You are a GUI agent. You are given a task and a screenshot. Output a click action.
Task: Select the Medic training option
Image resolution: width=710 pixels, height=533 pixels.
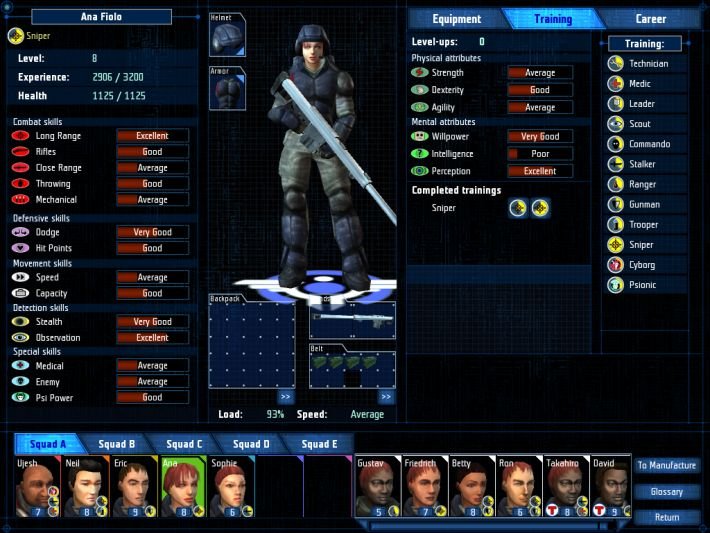coord(640,84)
